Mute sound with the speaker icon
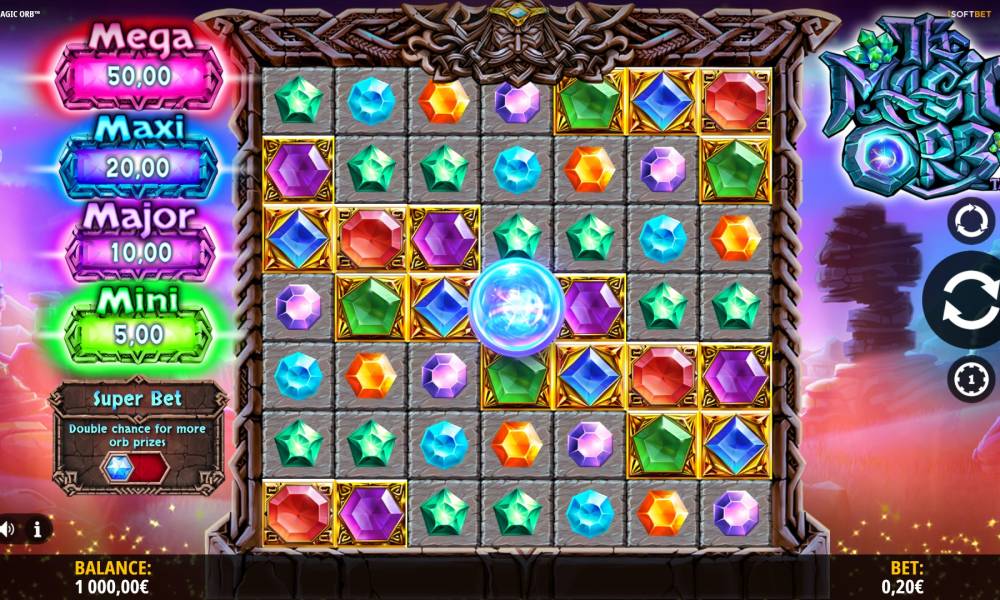 tap(7, 529)
